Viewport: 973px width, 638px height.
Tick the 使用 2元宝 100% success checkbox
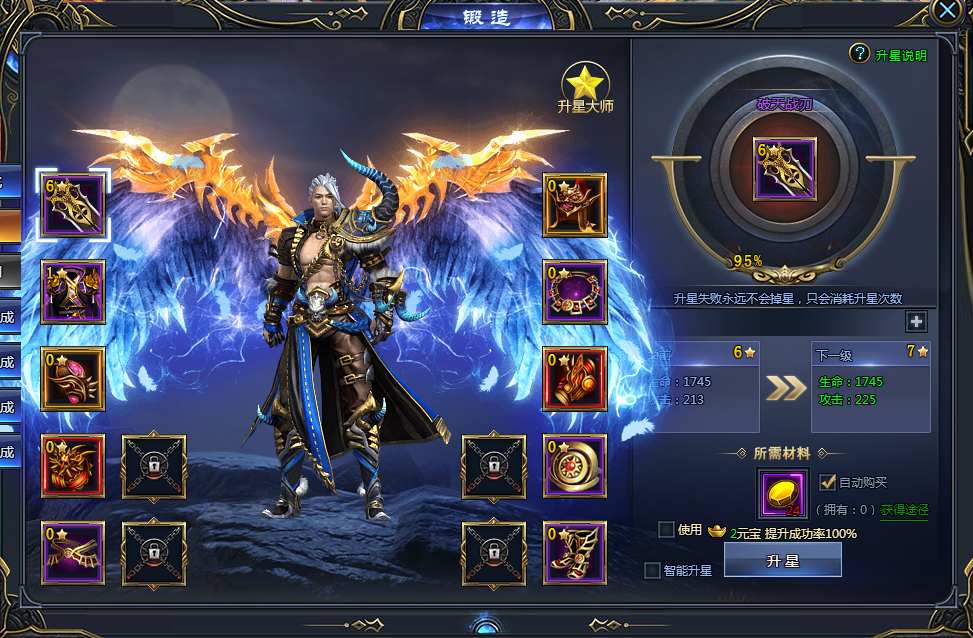(x=666, y=530)
